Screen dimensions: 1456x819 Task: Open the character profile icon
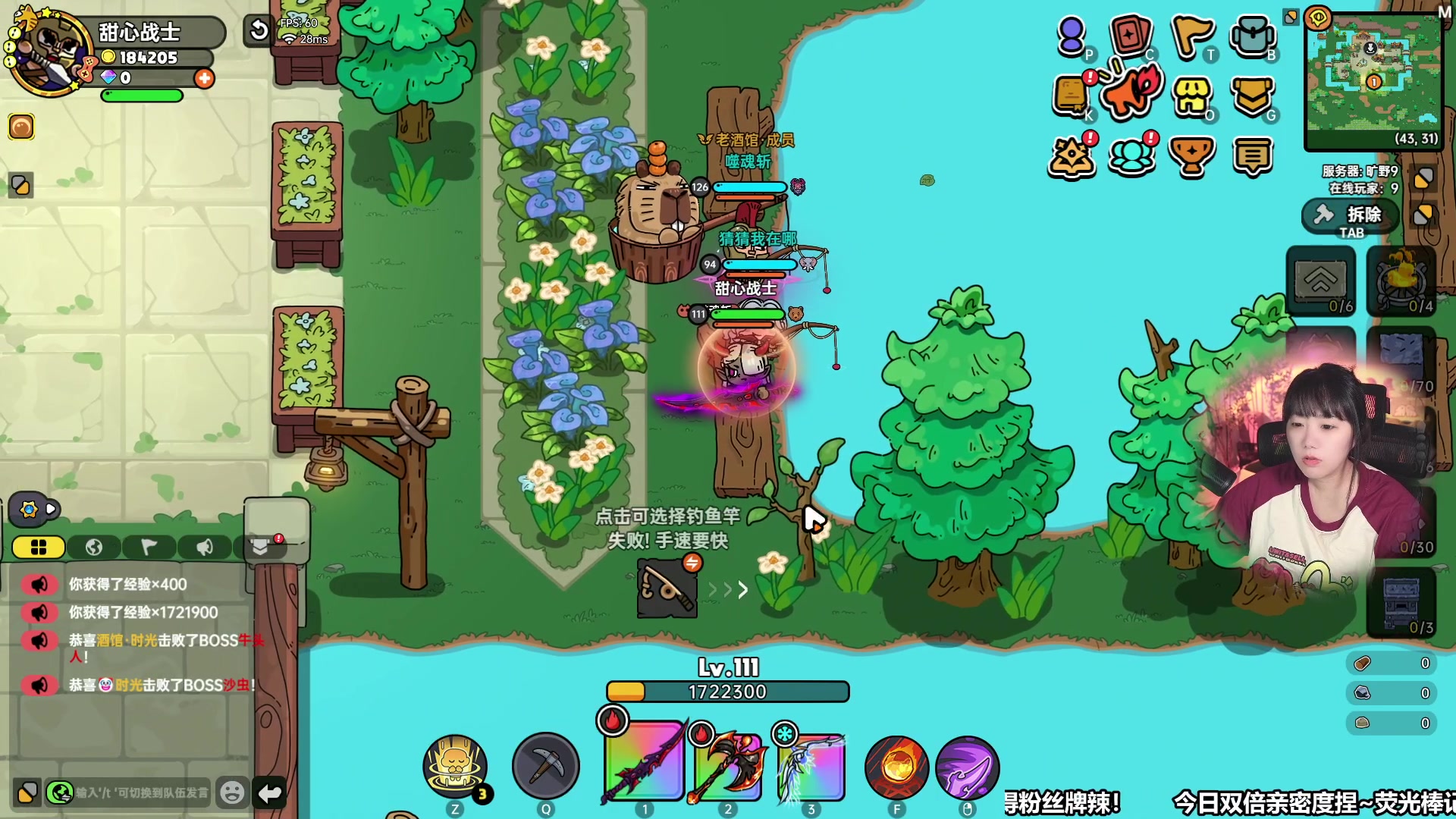pyautogui.click(x=1071, y=35)
